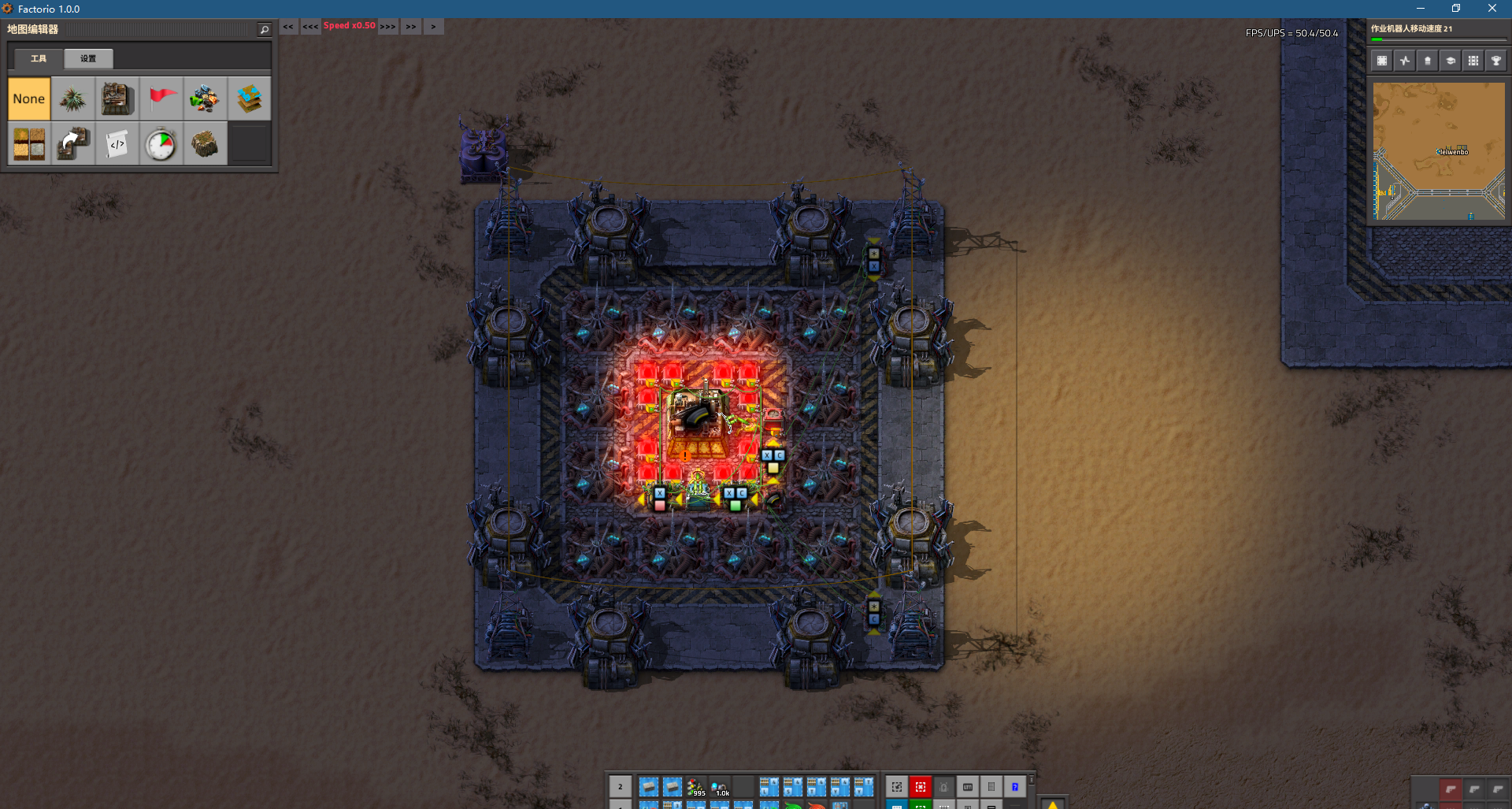Select the red flag forces tool
This screenshot has height=809, width=1512.
pyautogui.click(x=161, y=98)
